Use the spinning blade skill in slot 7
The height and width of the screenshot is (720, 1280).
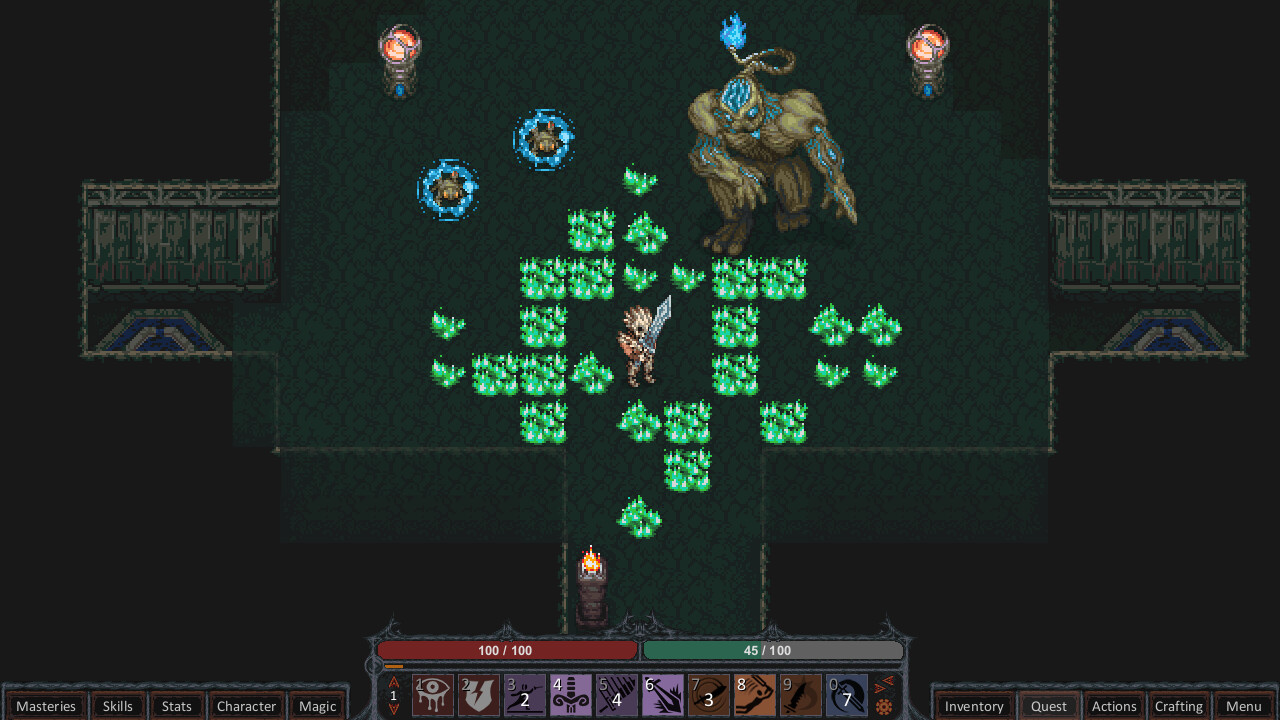click(709, 695)
